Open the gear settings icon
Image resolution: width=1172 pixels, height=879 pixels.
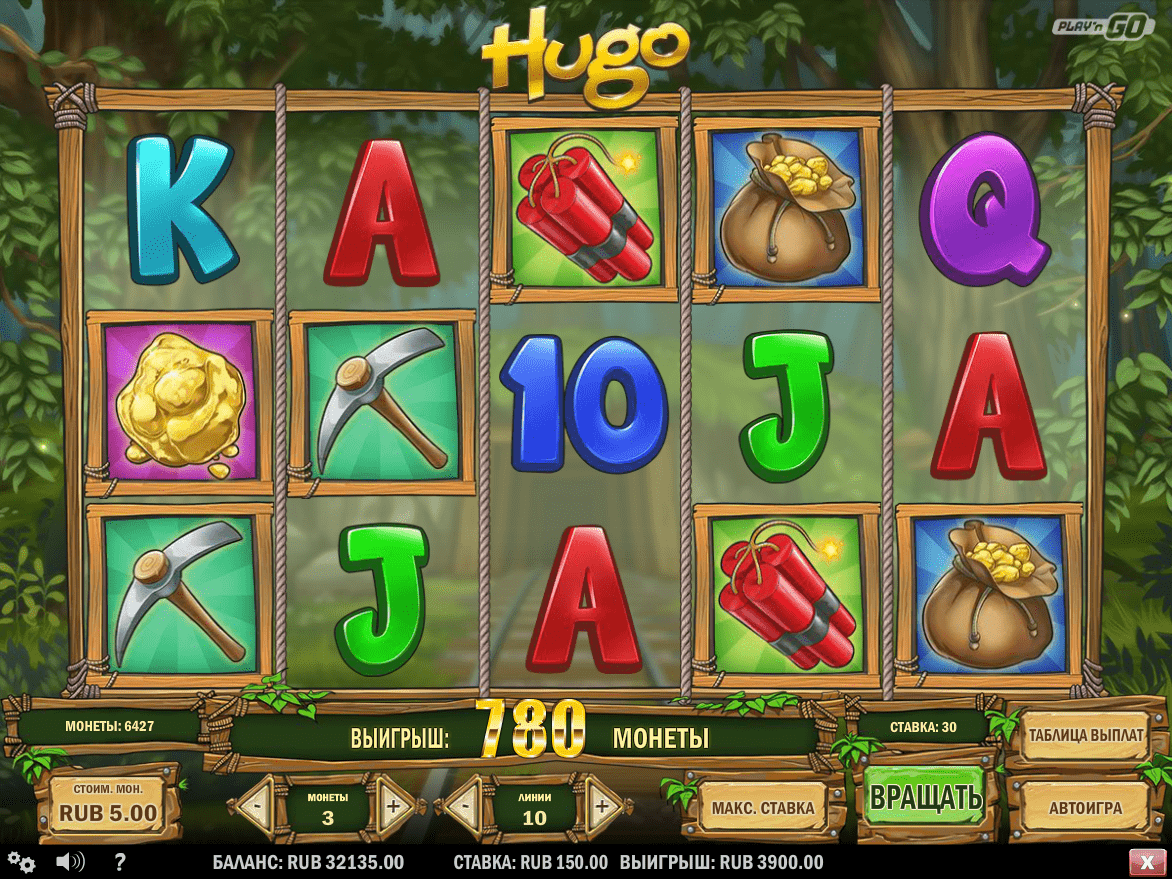pos(21,862)
